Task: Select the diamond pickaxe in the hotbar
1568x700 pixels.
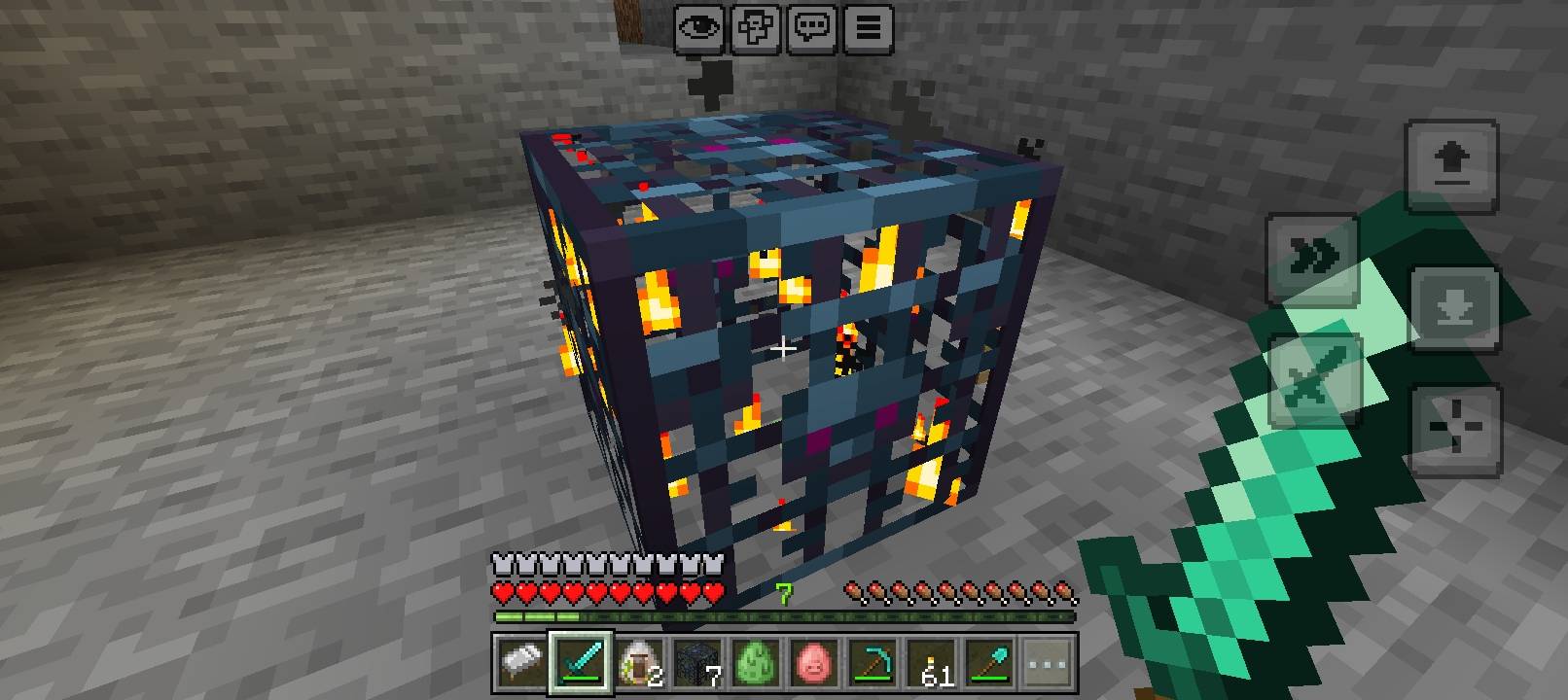Action: [x=873, y=661]
